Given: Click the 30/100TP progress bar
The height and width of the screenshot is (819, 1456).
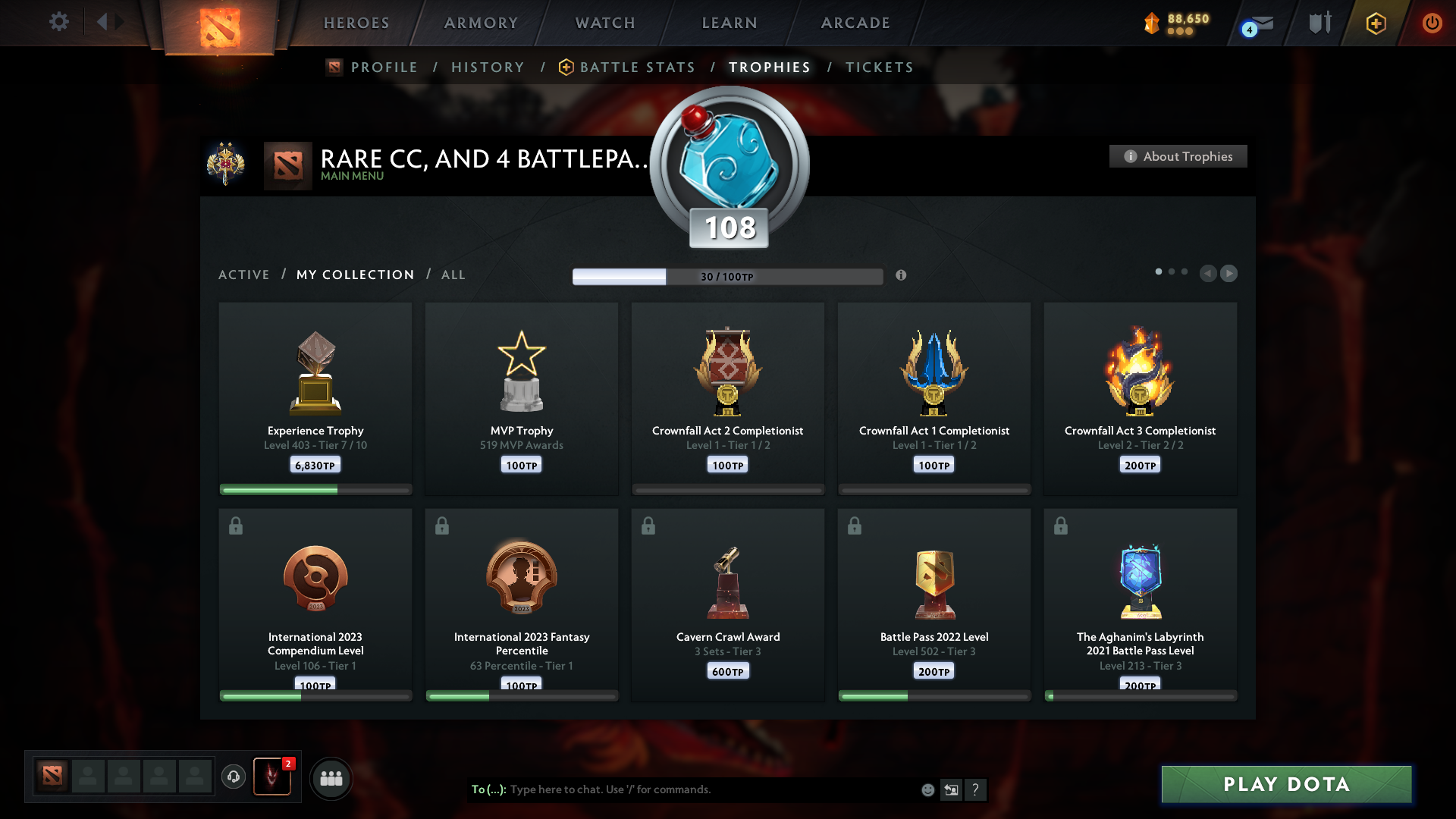Looking at the screenshot, I should tap(728, 277).
